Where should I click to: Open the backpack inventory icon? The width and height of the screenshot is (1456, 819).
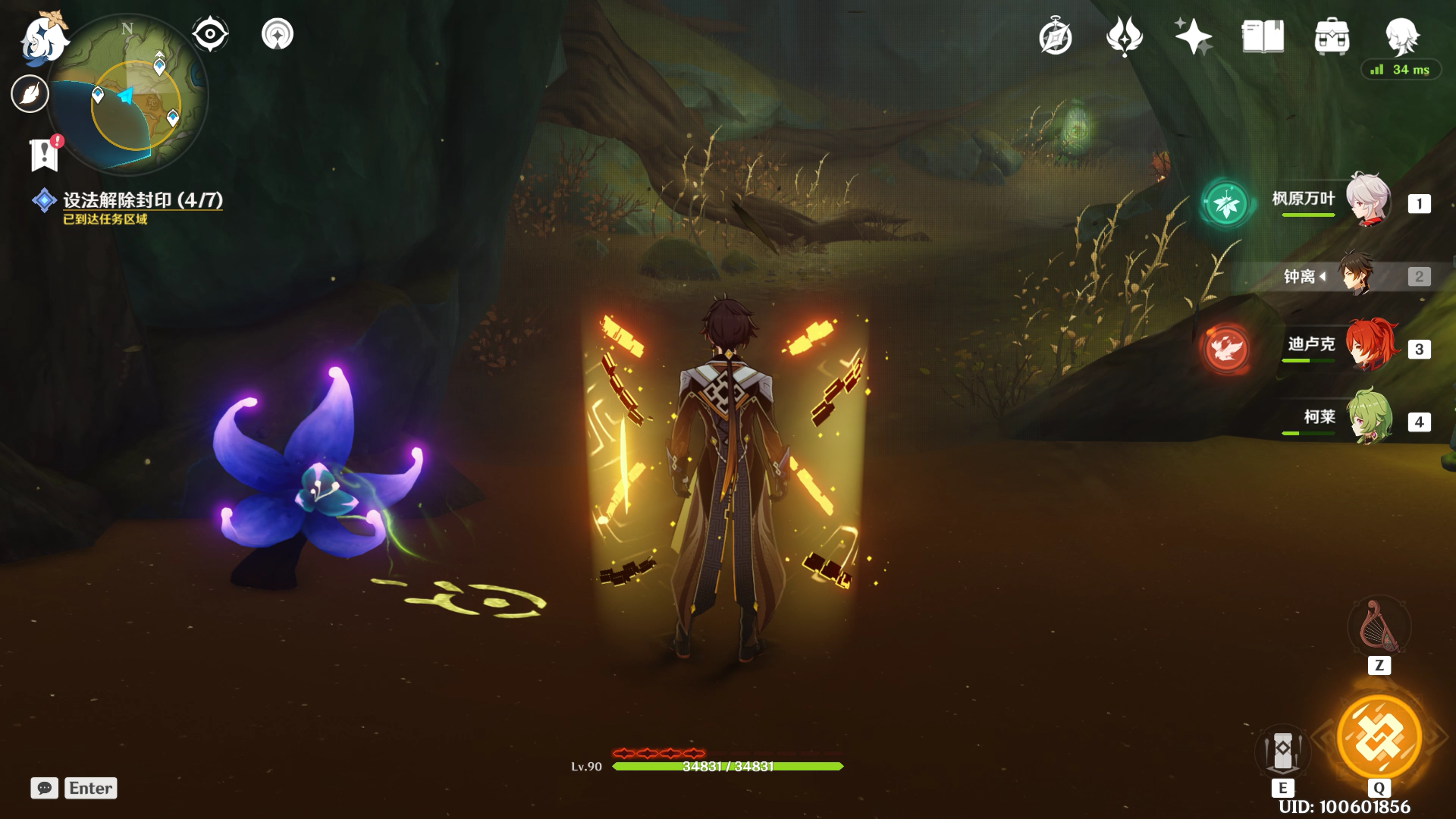click(1332, 36)
